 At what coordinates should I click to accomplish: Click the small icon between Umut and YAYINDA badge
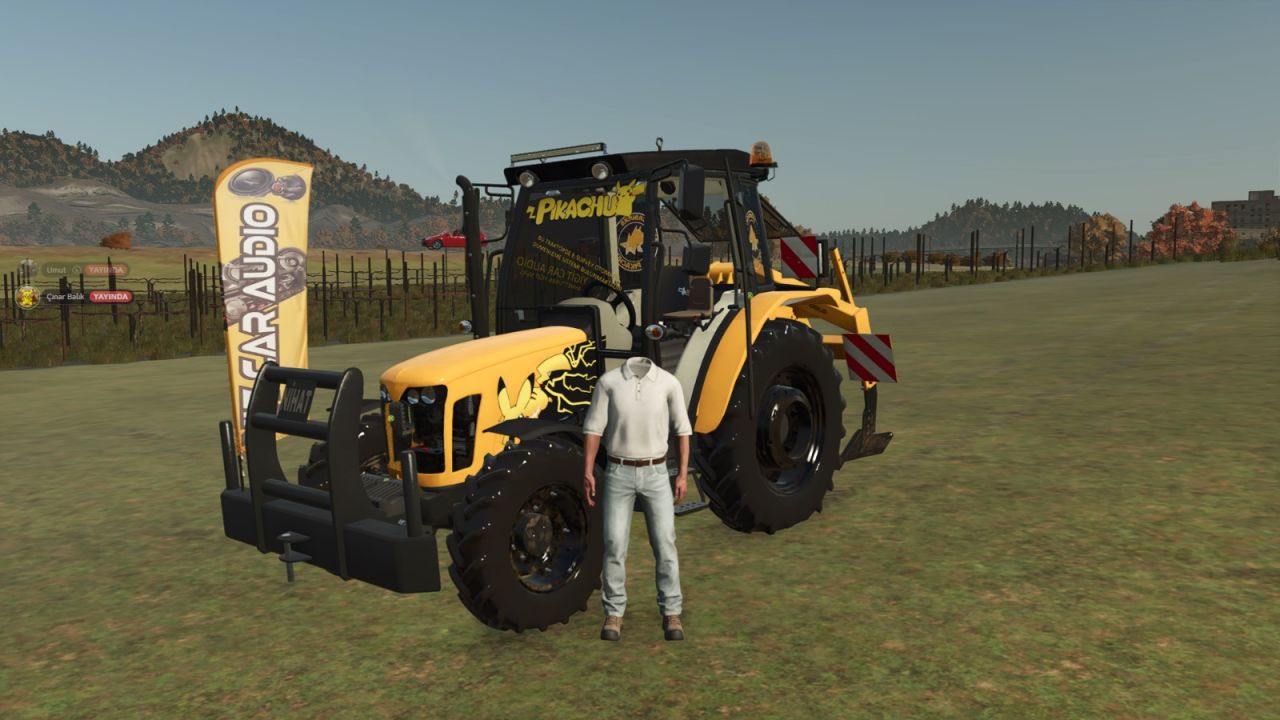click(77, 270)
